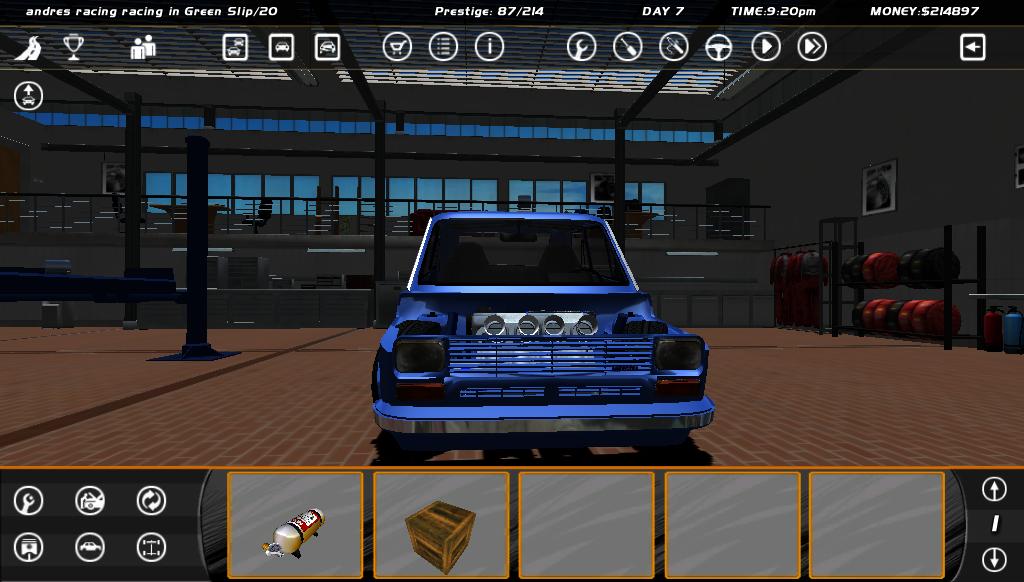Choose the wooden crate part slot
This screenshot has width=1024, height=582.
tap(441, 525)
